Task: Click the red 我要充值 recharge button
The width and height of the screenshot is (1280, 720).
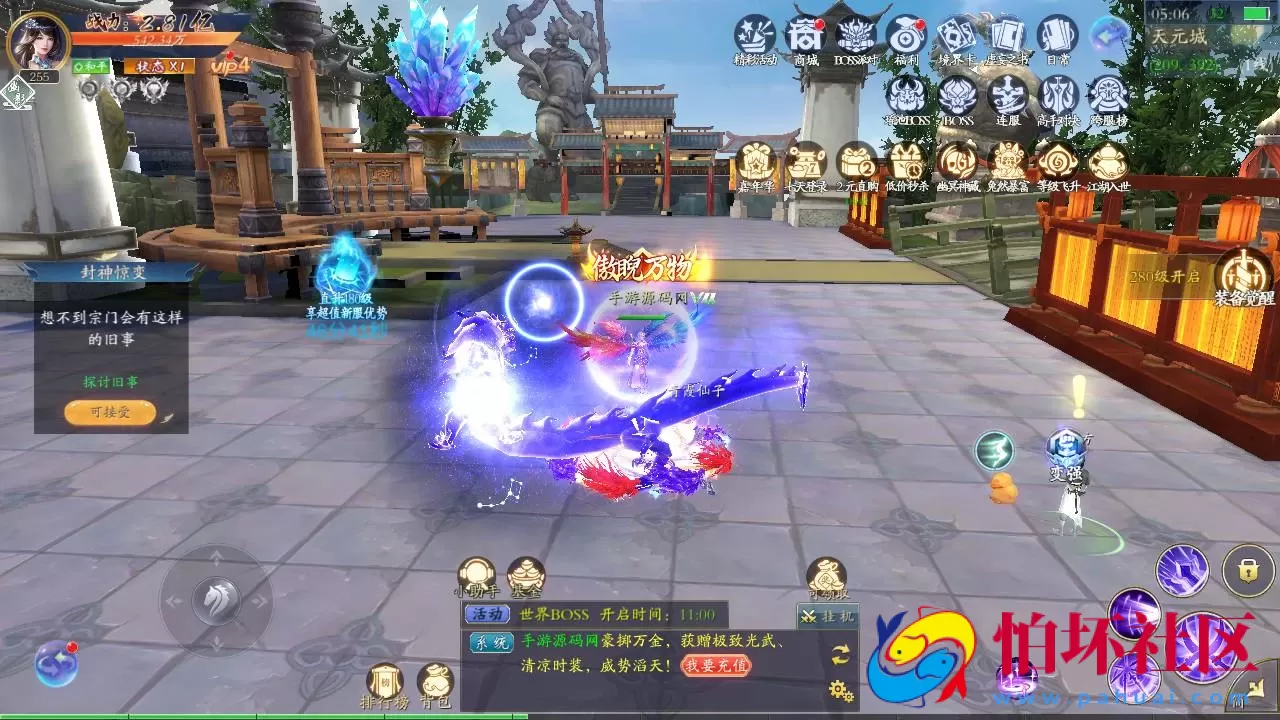Action: coord(716,665)
